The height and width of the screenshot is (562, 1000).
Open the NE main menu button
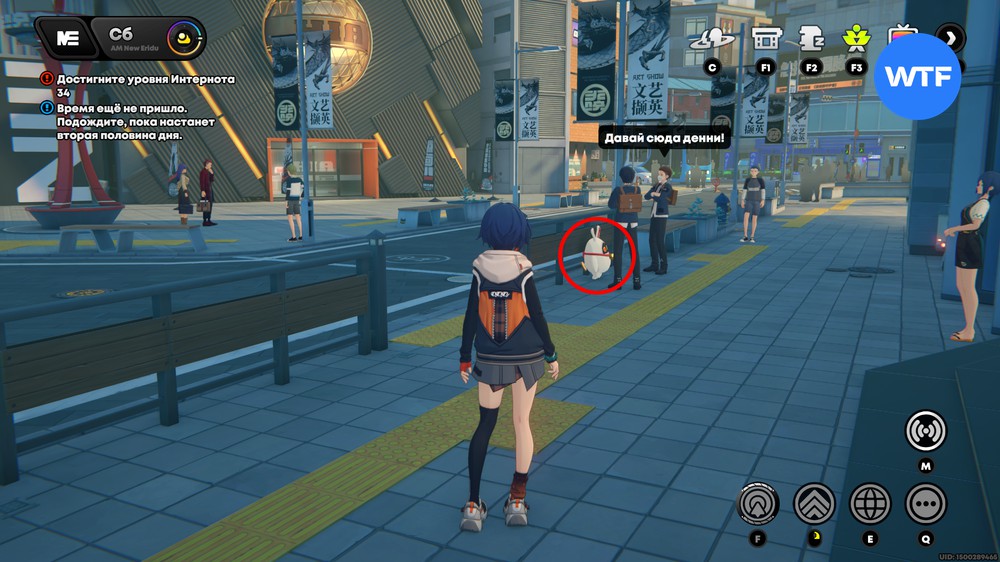[67, 39]
